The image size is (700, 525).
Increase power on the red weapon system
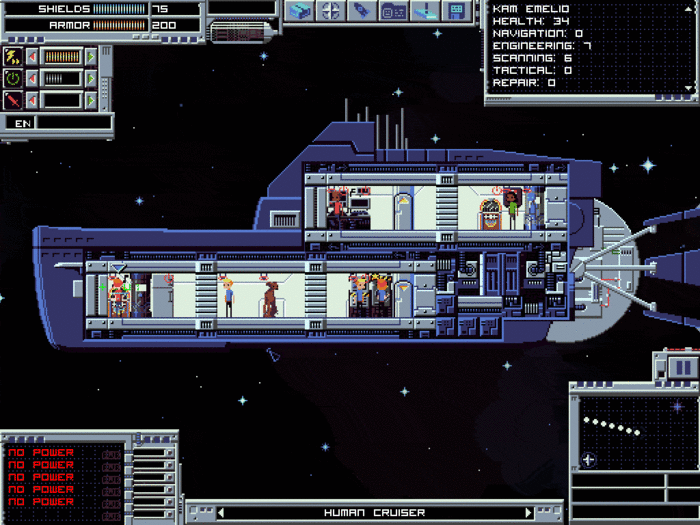pos(92,100)
